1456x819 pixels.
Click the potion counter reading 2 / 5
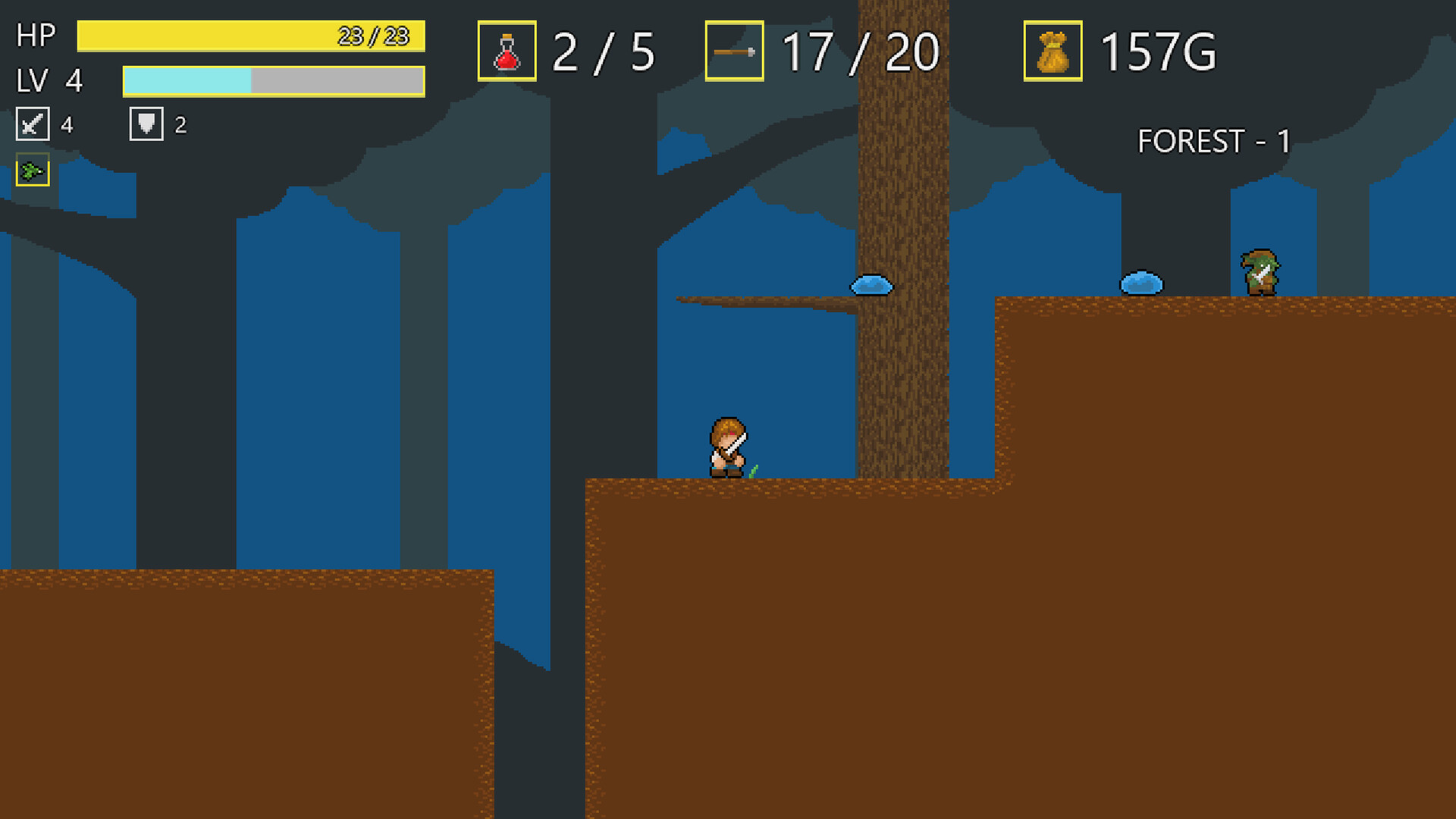point(603,53)
